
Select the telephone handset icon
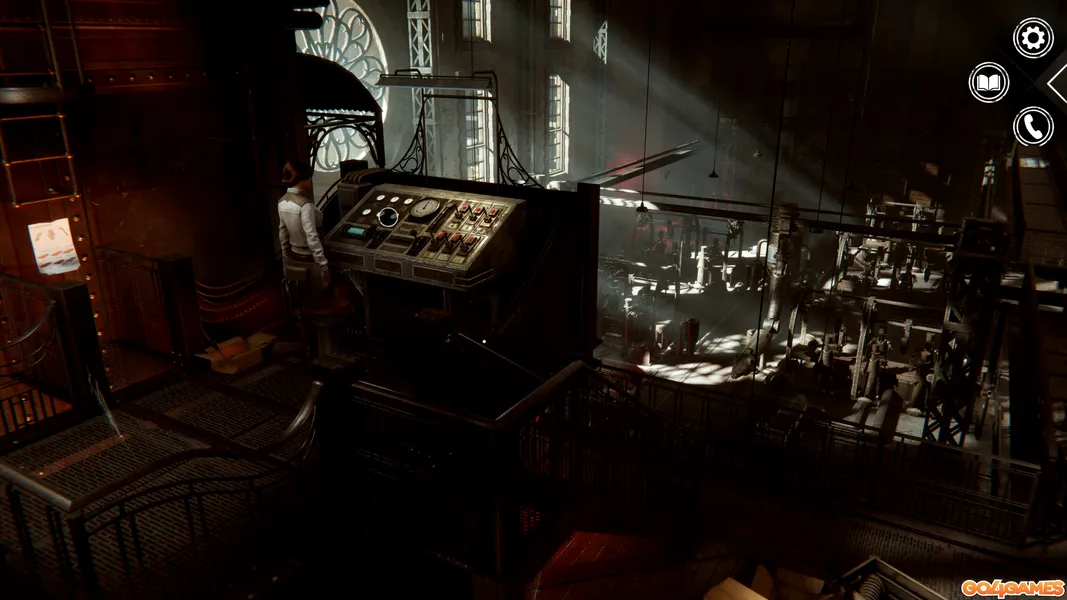(x=1033, y=127)
